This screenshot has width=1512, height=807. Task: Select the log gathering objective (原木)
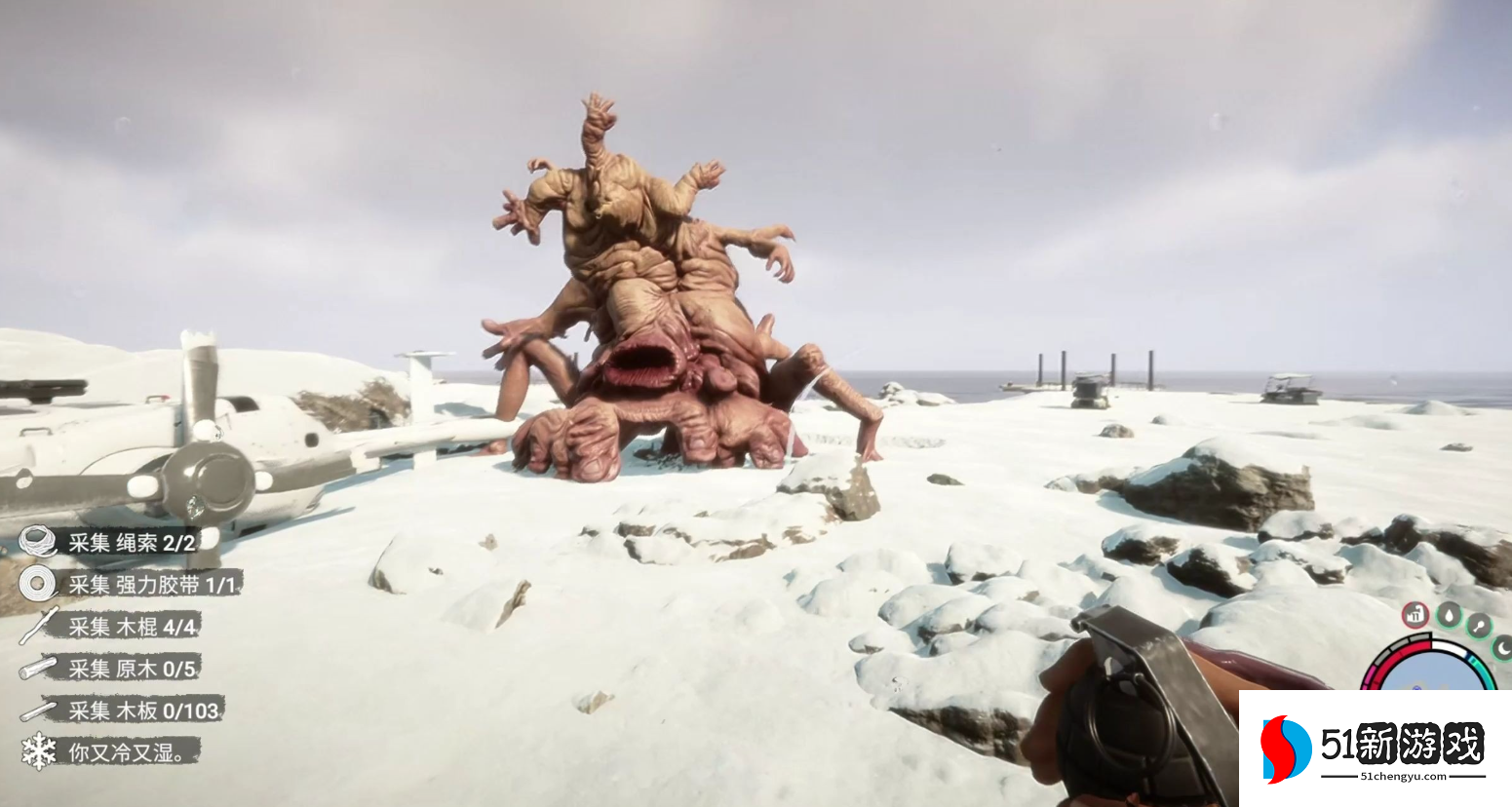point(132,669)
